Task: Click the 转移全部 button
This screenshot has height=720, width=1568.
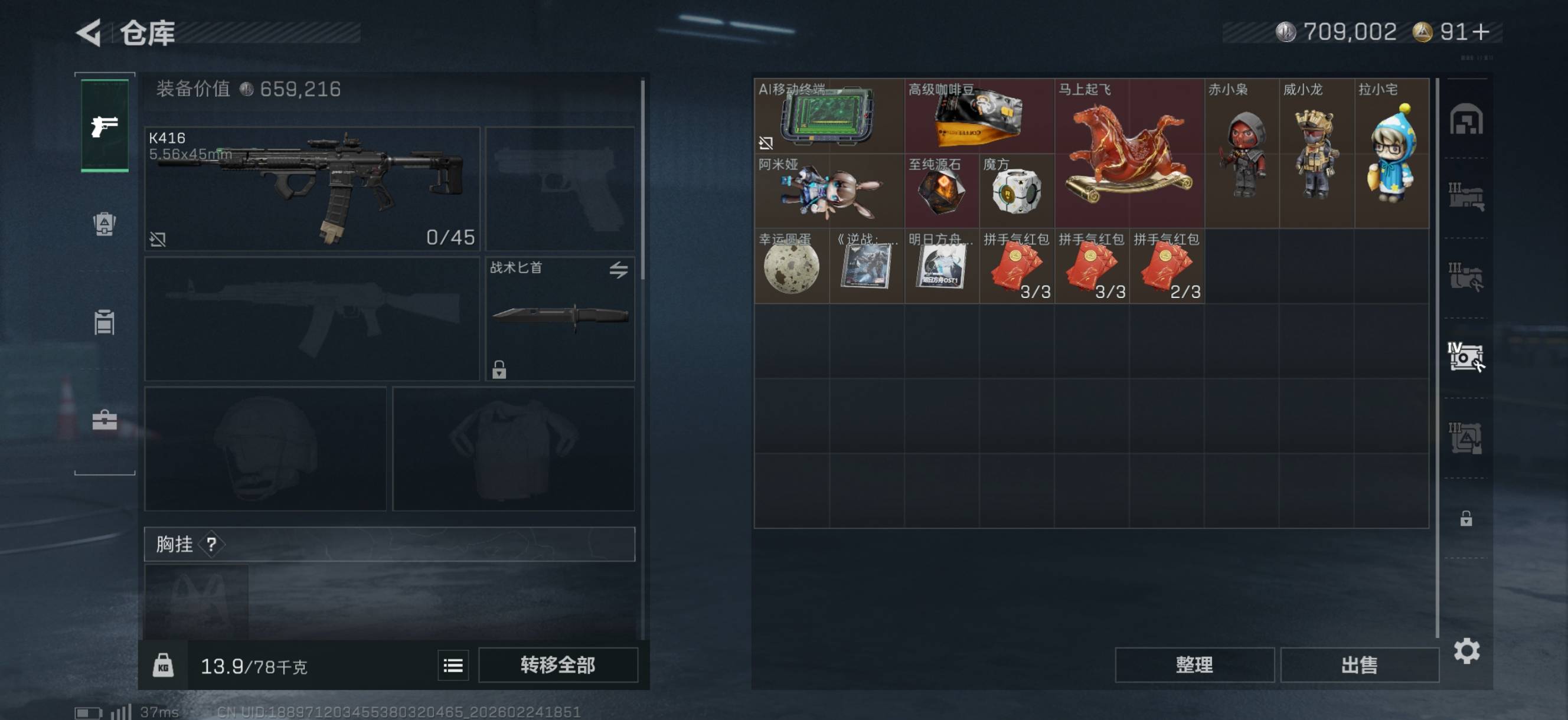Action: (557, 665)
